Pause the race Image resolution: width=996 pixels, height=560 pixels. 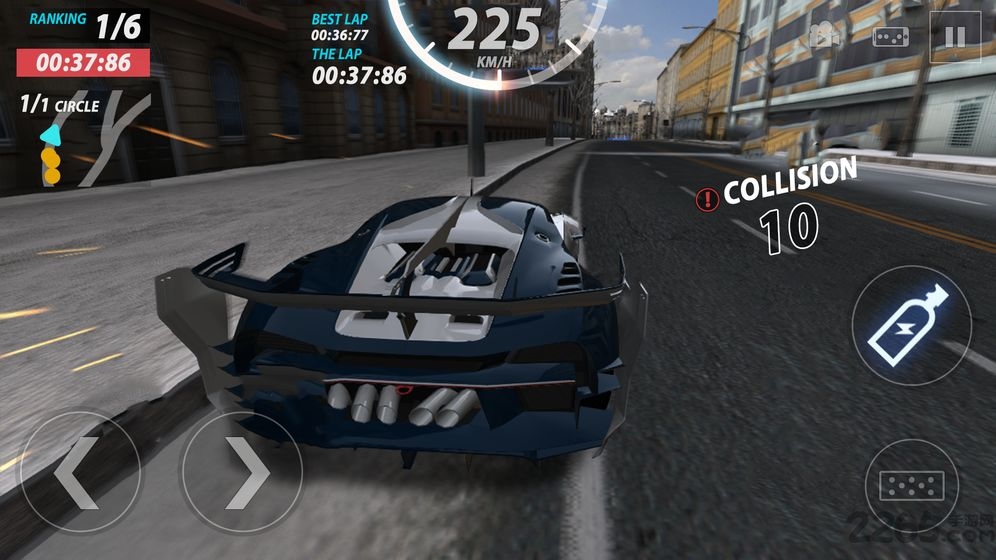(x=955, y=38)
